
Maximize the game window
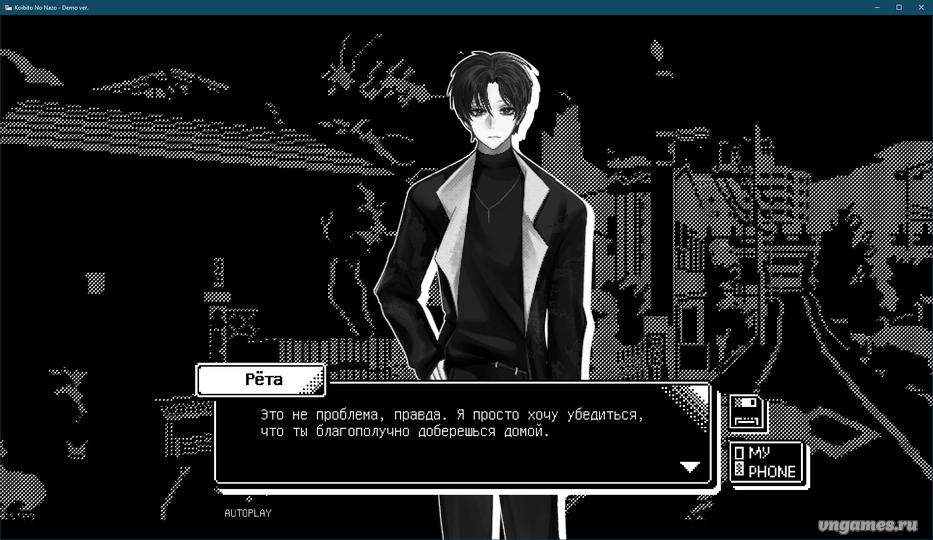(899, 7)
